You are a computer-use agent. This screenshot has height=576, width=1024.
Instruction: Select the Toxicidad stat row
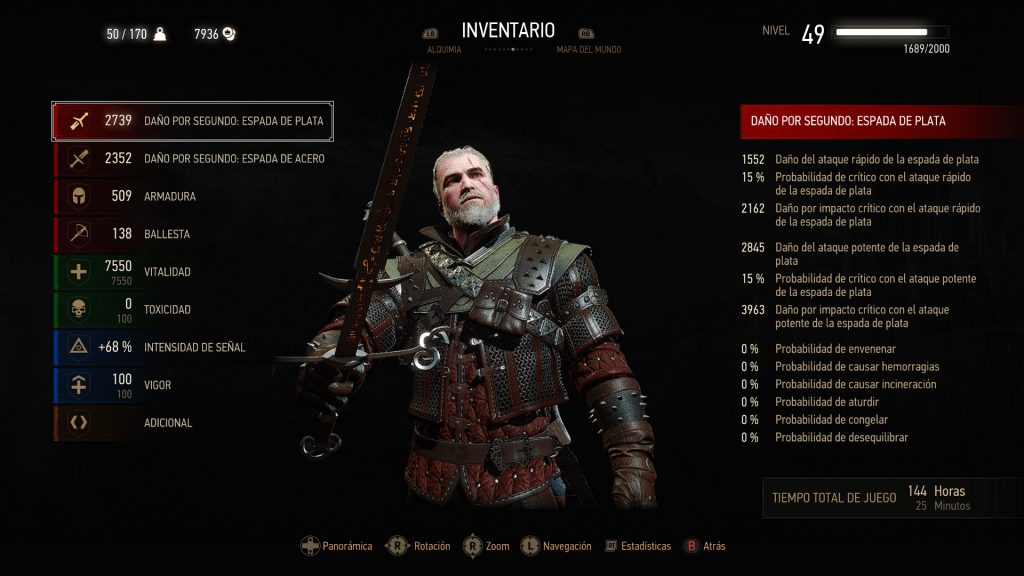pos(192,310)
